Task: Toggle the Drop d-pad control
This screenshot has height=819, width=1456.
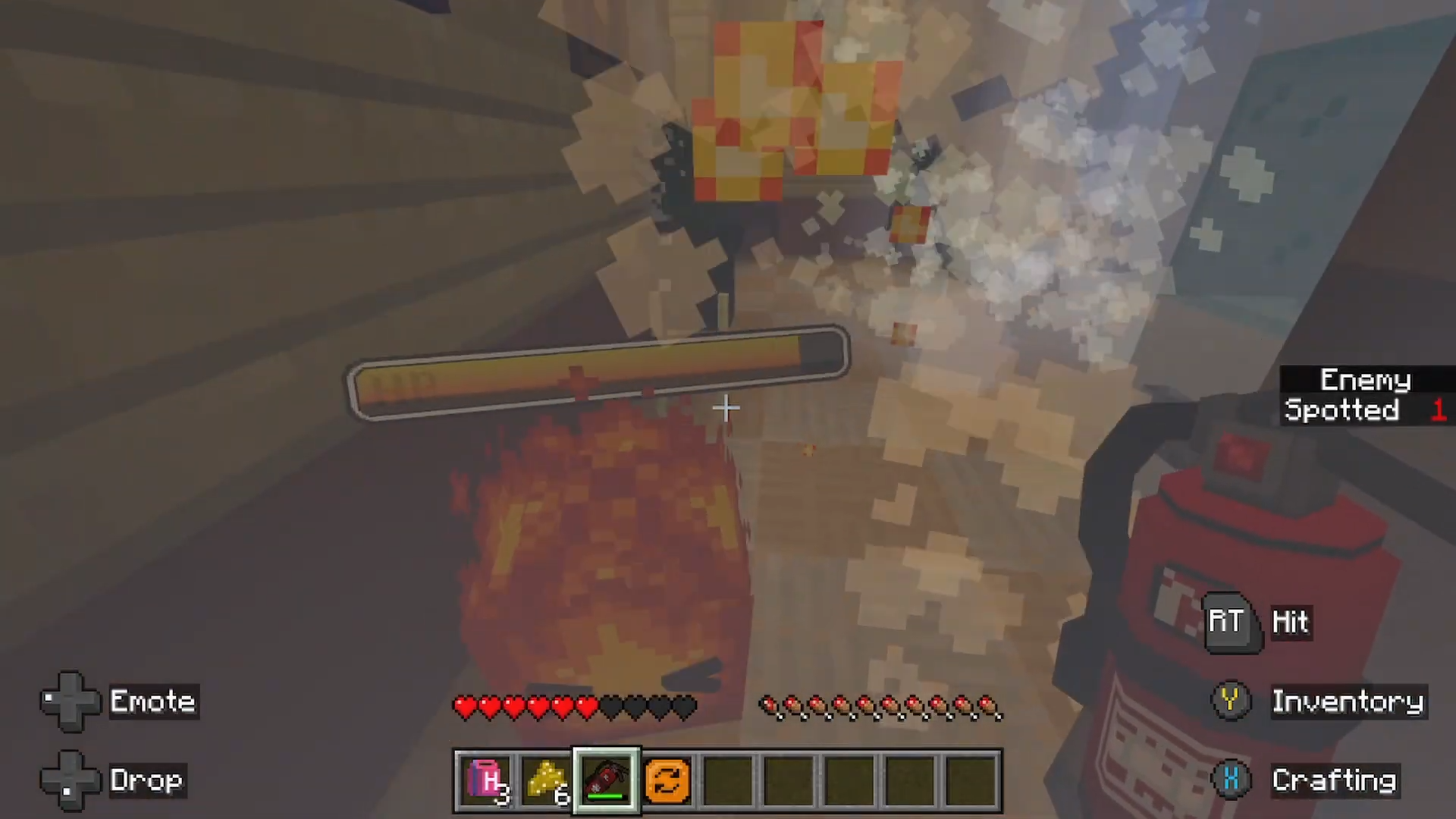Action: click(x=70, y=780)
